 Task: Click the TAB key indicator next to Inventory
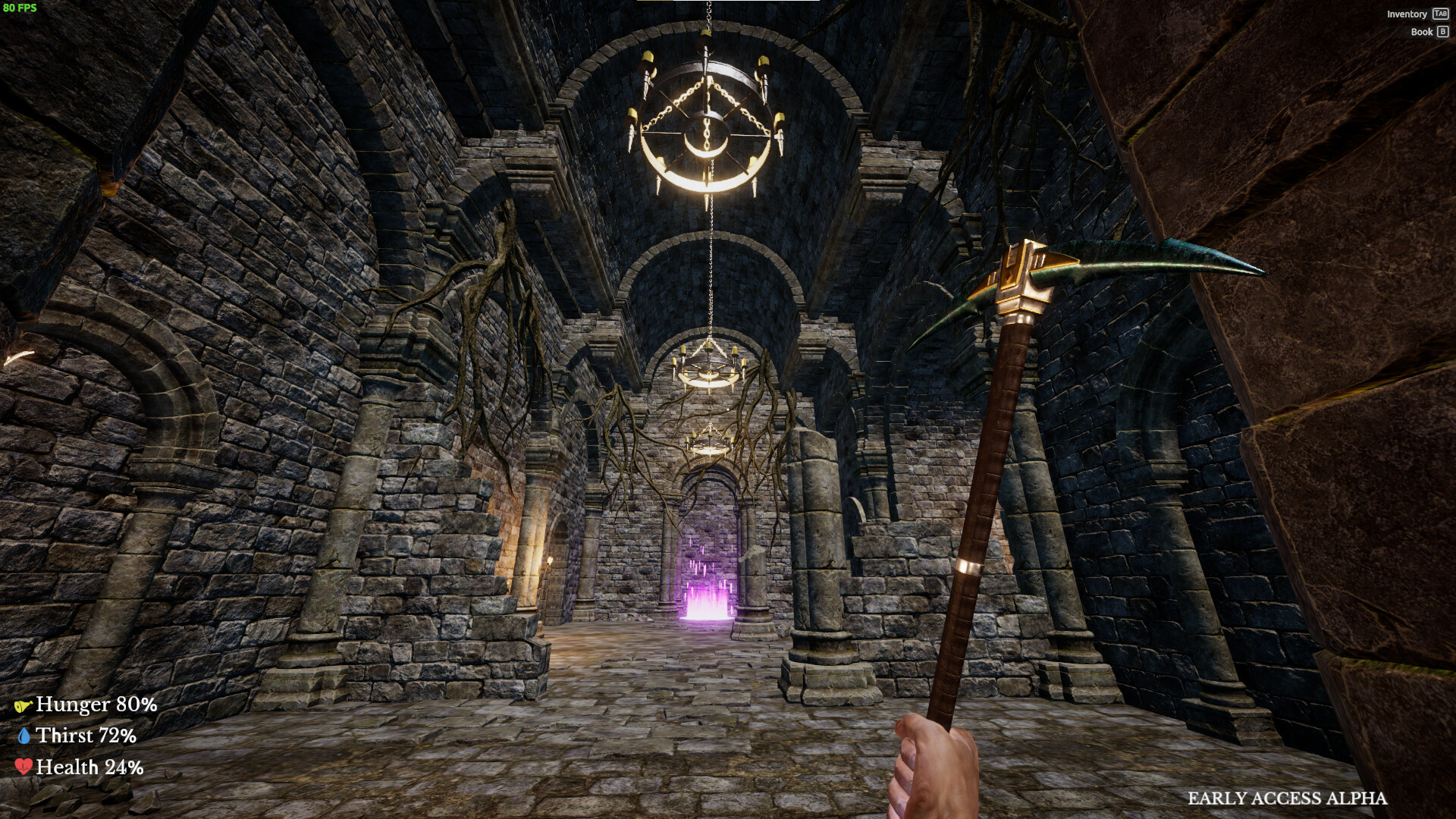(x=1439, y=14)
